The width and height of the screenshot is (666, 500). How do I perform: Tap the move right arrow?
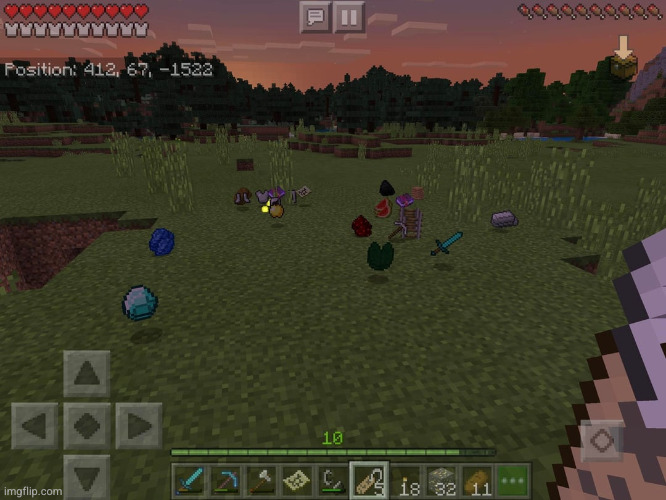(138, 426)
